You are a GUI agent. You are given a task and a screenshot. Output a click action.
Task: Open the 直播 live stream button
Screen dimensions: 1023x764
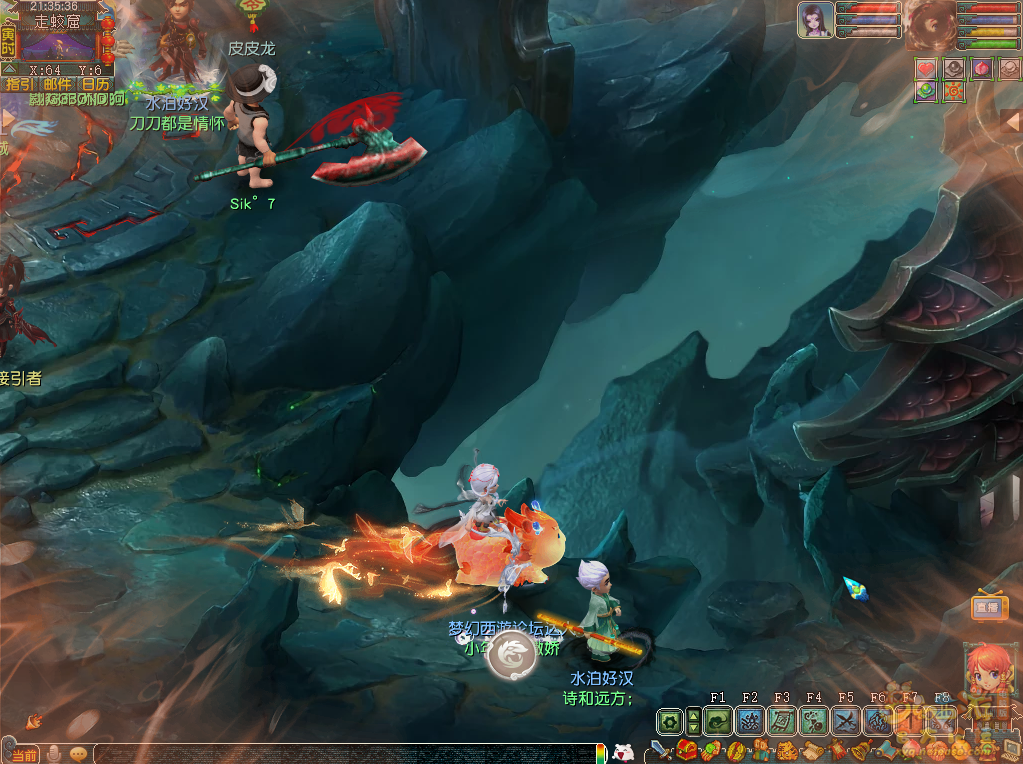coord(989,607)
